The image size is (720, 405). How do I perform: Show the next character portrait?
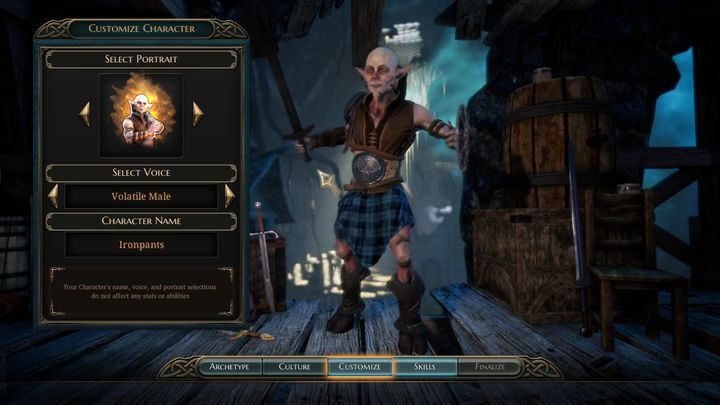click(198, 114)
